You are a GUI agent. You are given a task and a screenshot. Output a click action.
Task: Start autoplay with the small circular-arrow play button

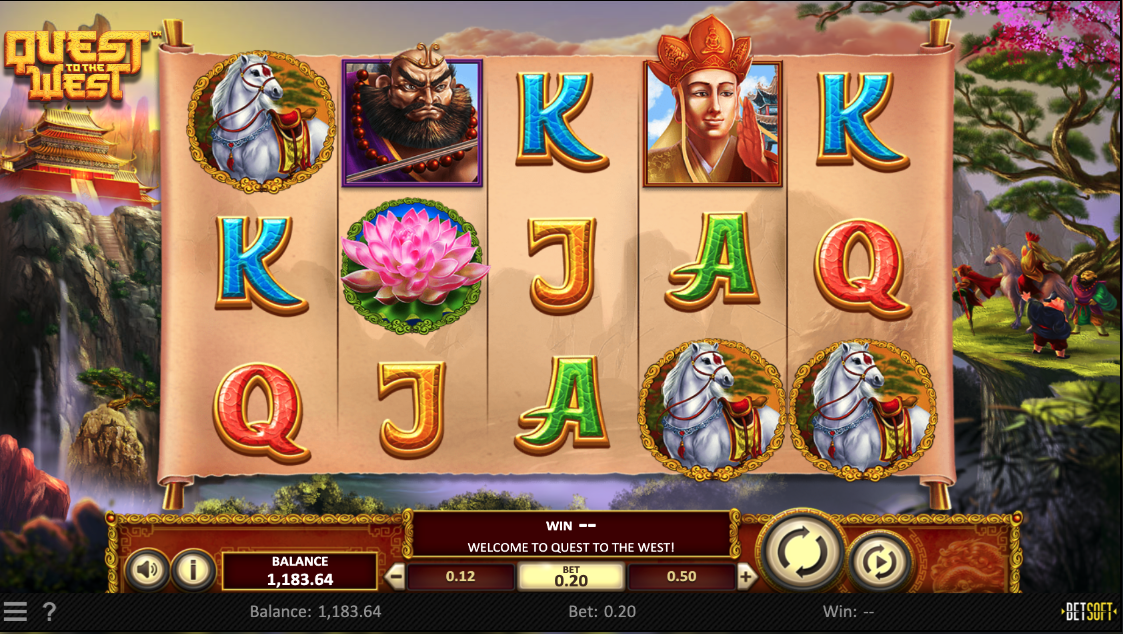(x=880, y=563)
